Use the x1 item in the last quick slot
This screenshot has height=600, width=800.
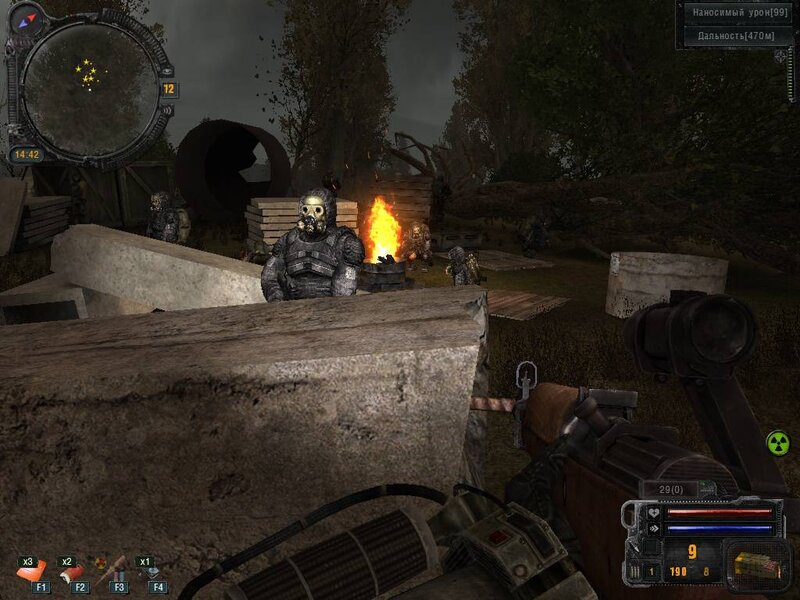click(153, 573)
